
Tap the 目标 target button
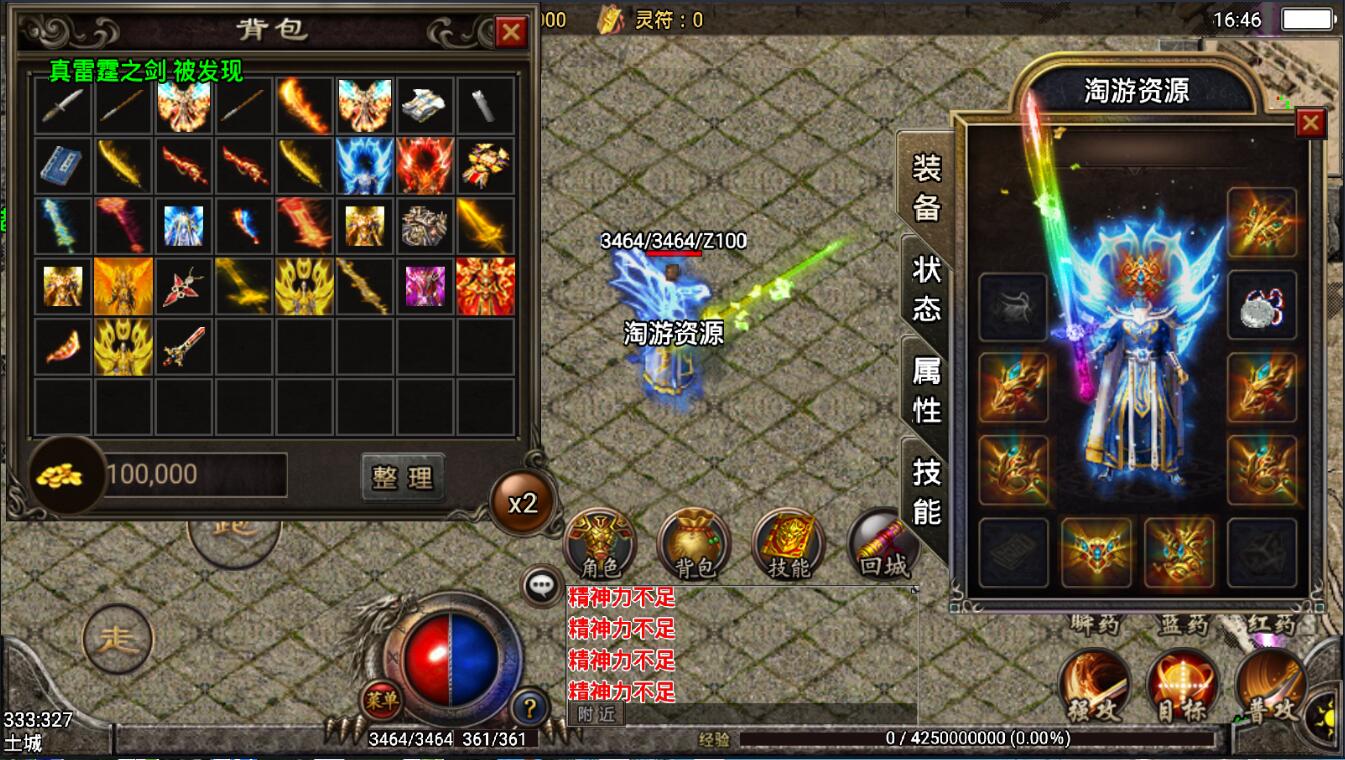[x=1183, y=686]
